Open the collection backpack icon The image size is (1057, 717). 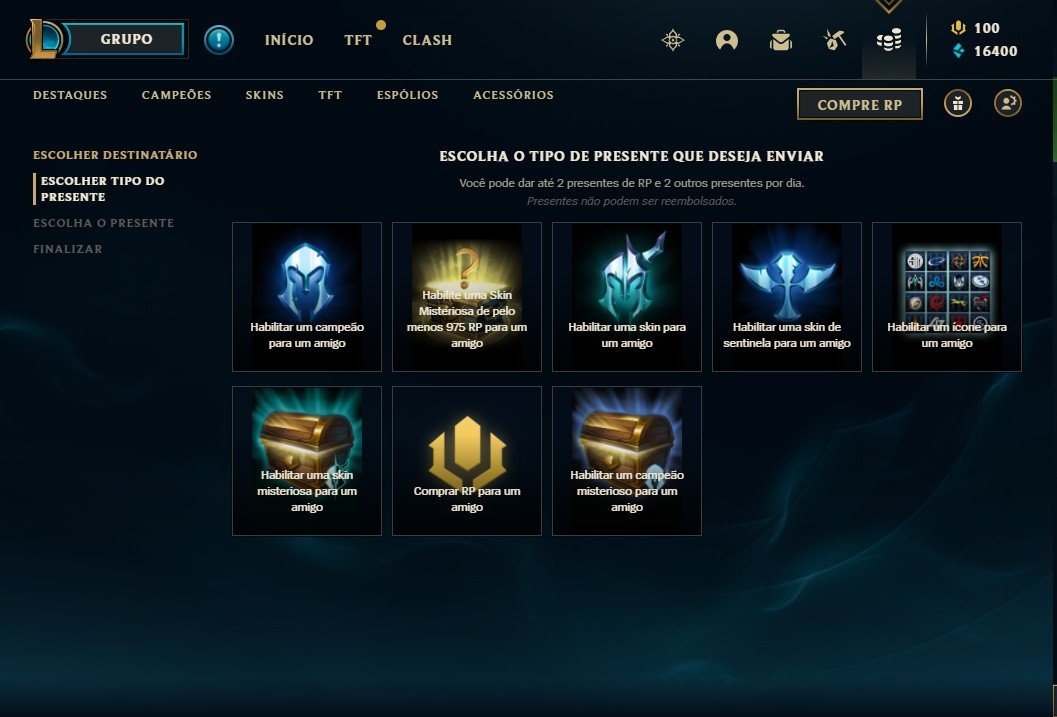pyautogui.click(x=781, y=40)
